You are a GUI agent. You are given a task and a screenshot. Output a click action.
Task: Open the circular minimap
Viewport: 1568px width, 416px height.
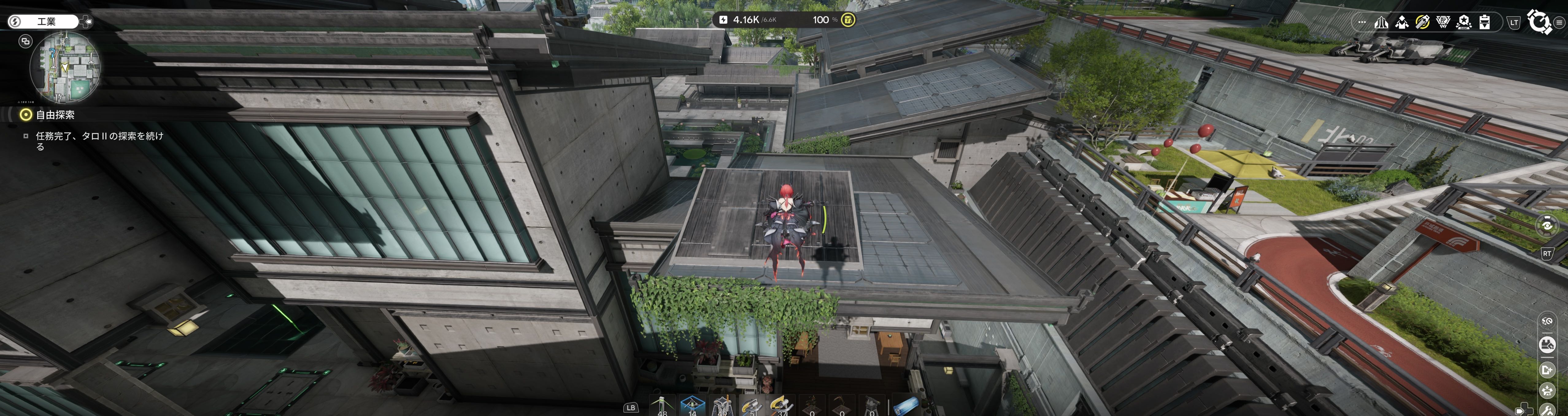tap(65, 67)
